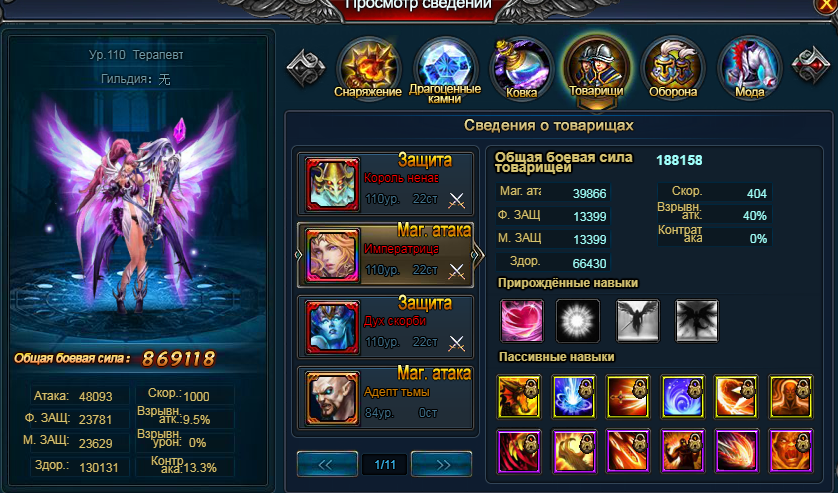Viewport: 838px width, 493px height.
Task: Choose the Императрица companion row
Action: point(385,256)
